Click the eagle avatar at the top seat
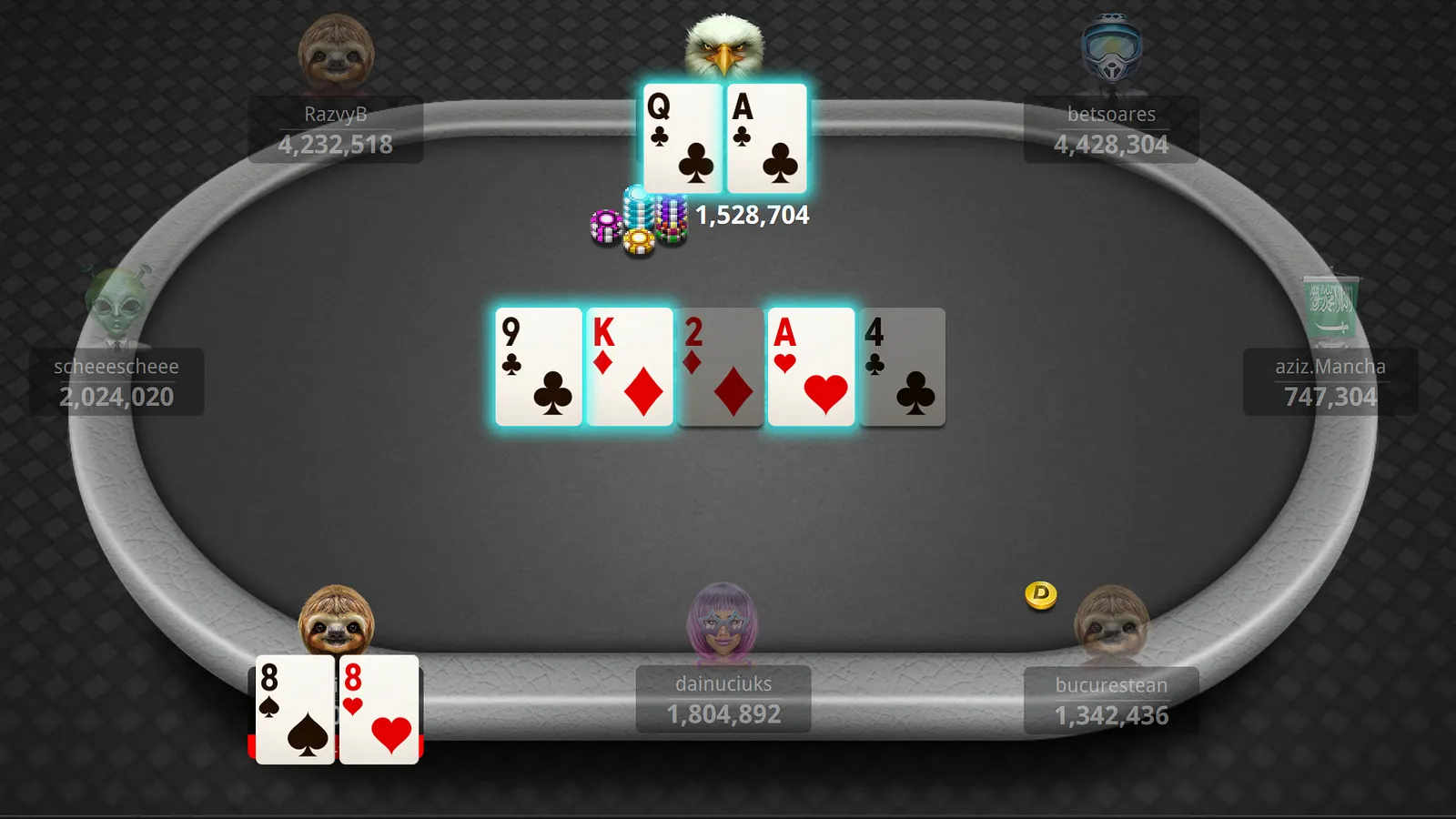 coord(724,45)
